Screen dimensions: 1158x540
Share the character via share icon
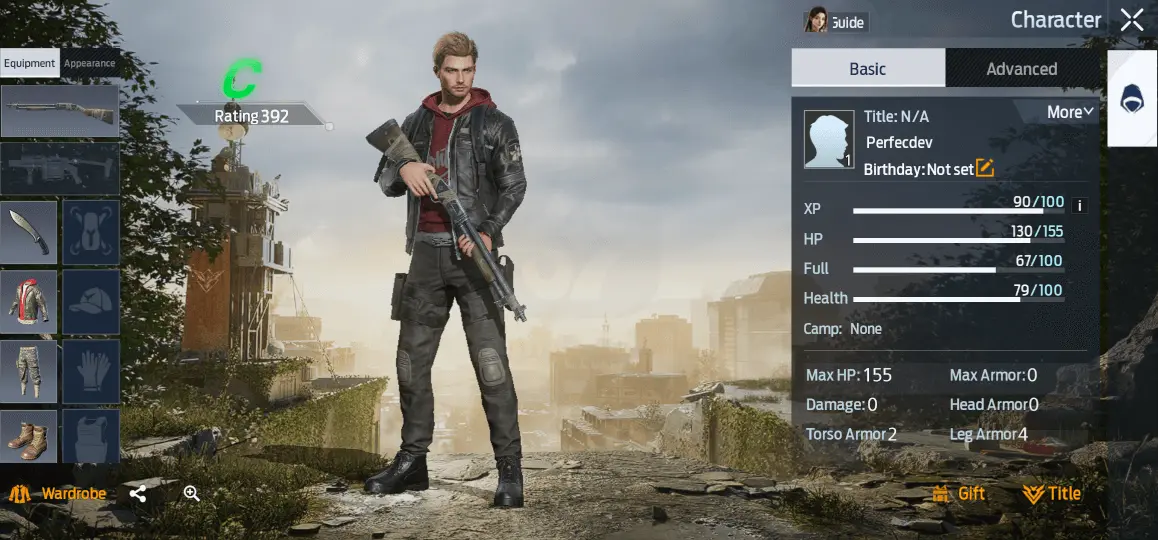click(x=138, y=494)
